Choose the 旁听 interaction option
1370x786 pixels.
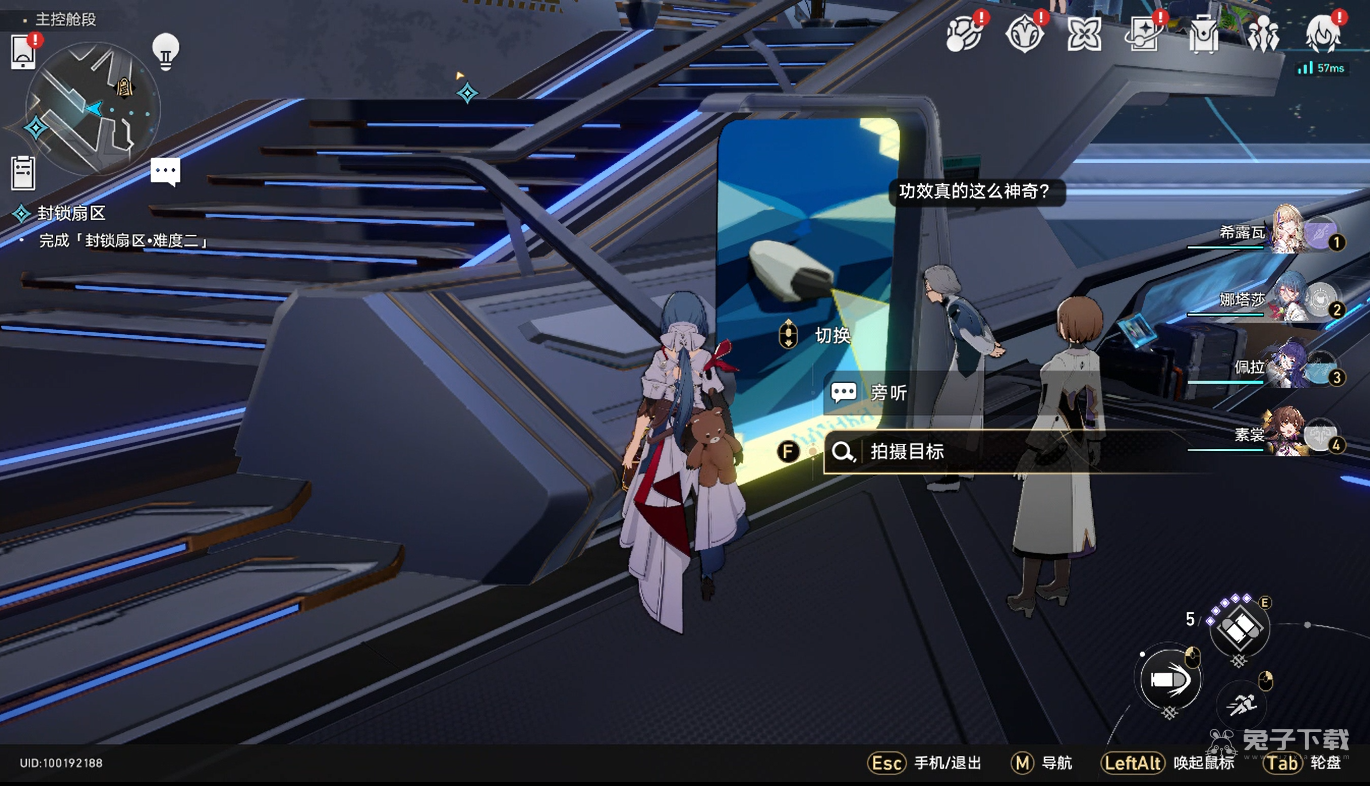click(x=888, y=393)
